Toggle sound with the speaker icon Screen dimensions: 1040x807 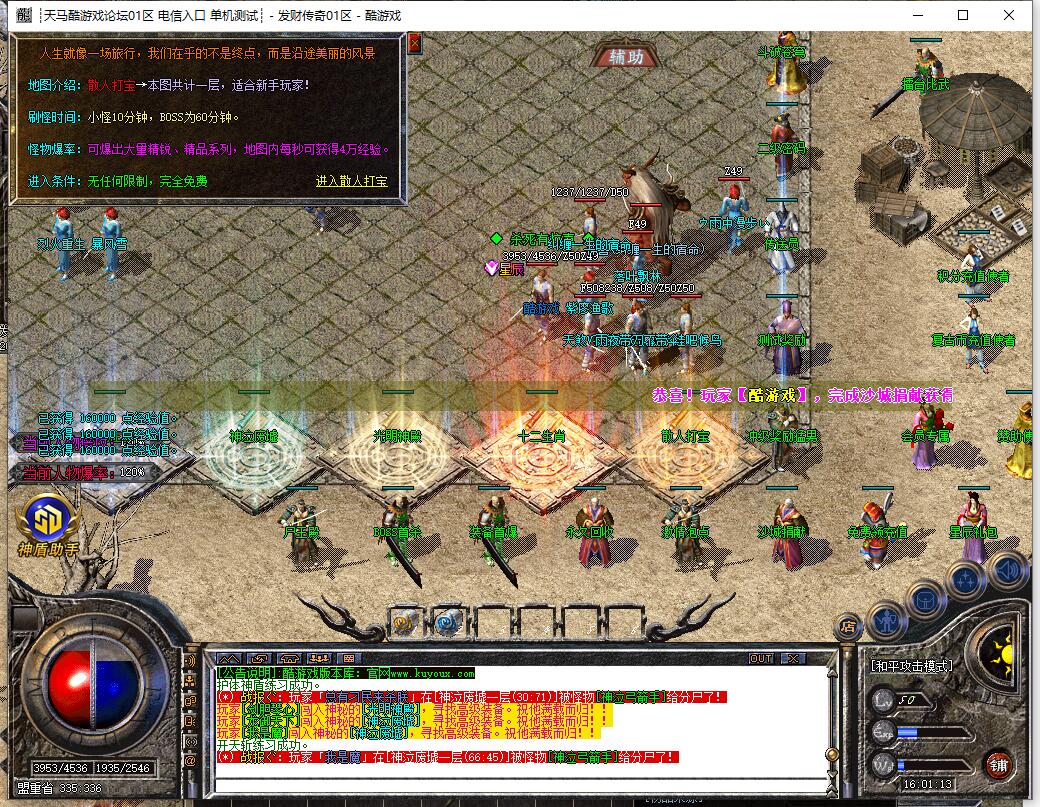[1006, 569]
